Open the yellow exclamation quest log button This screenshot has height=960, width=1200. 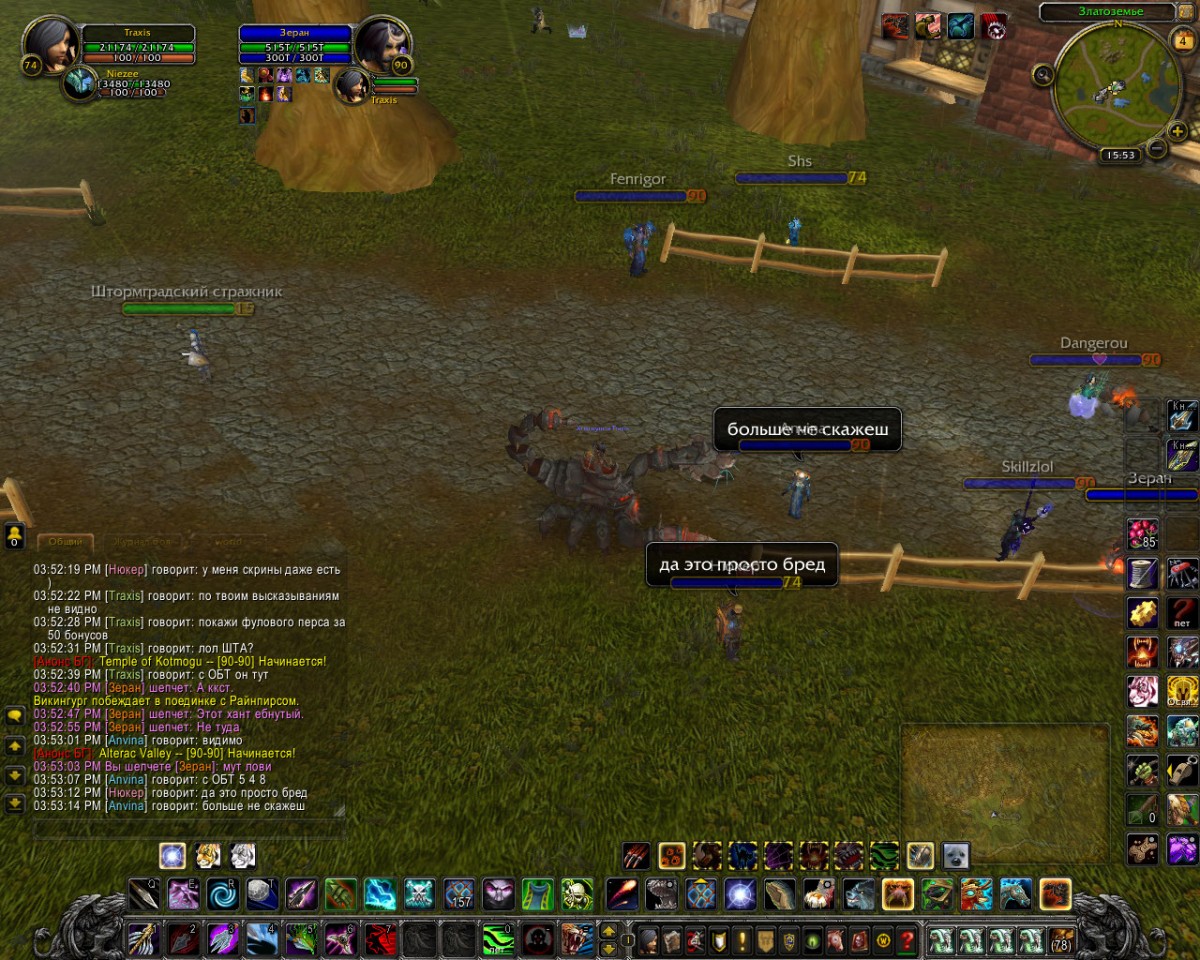(x=742, y=940)
